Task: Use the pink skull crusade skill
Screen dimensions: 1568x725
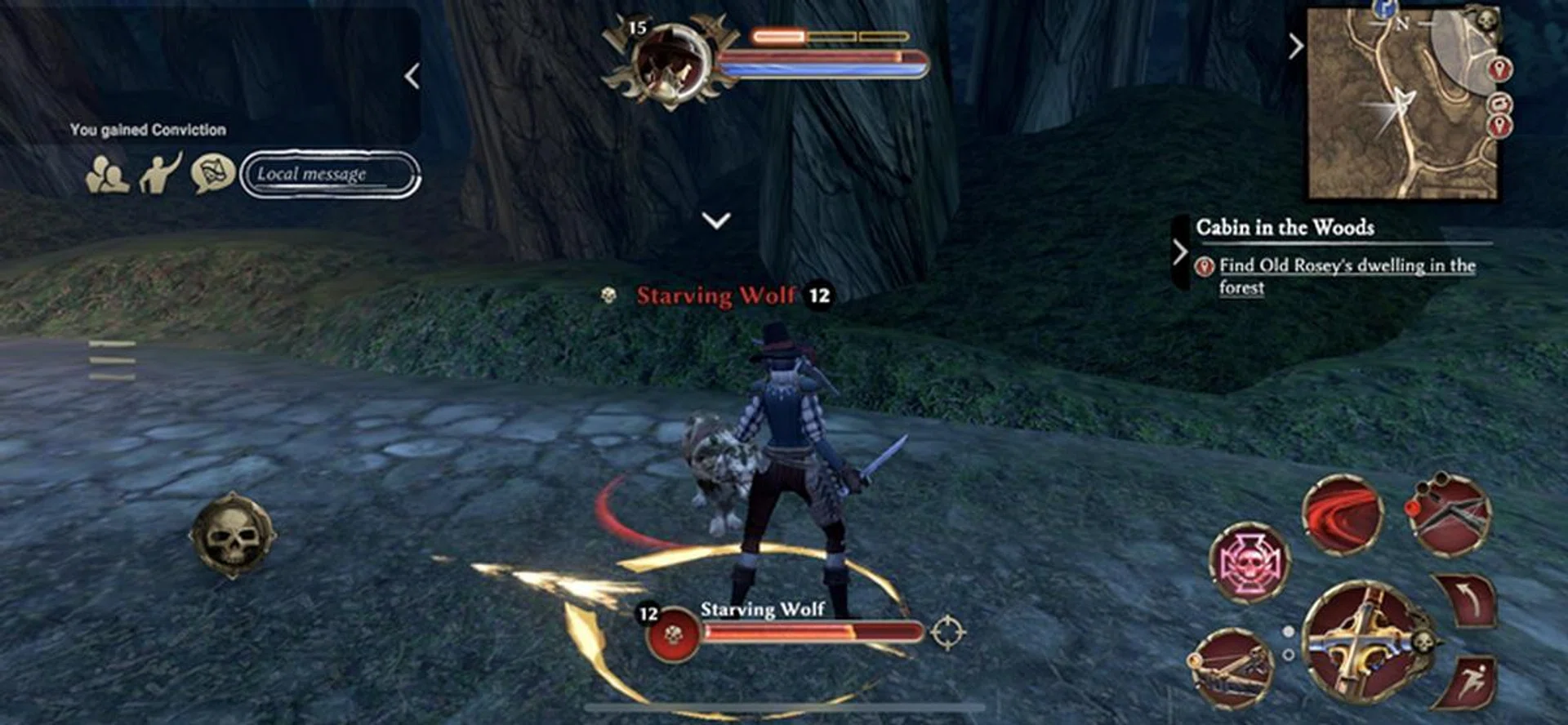Action: [x=1249, y=561]
